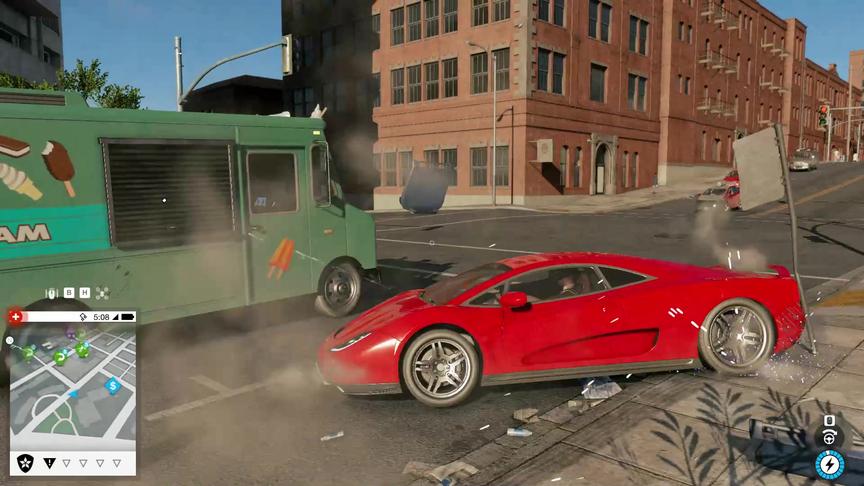Click the black police shield heat icon

pyautogui.click(x=25, y=462)
